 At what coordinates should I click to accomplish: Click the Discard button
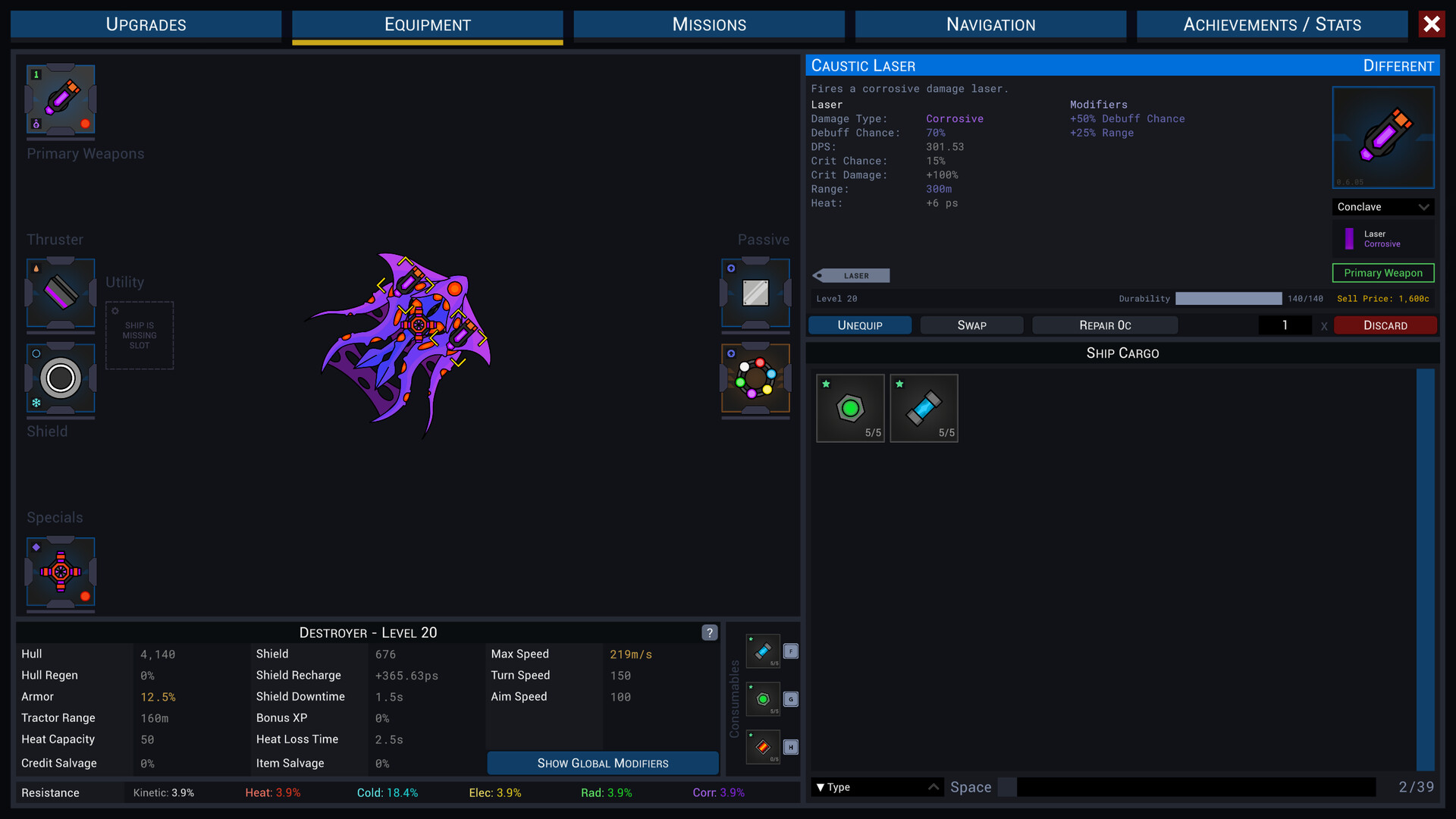(1385, 325)
